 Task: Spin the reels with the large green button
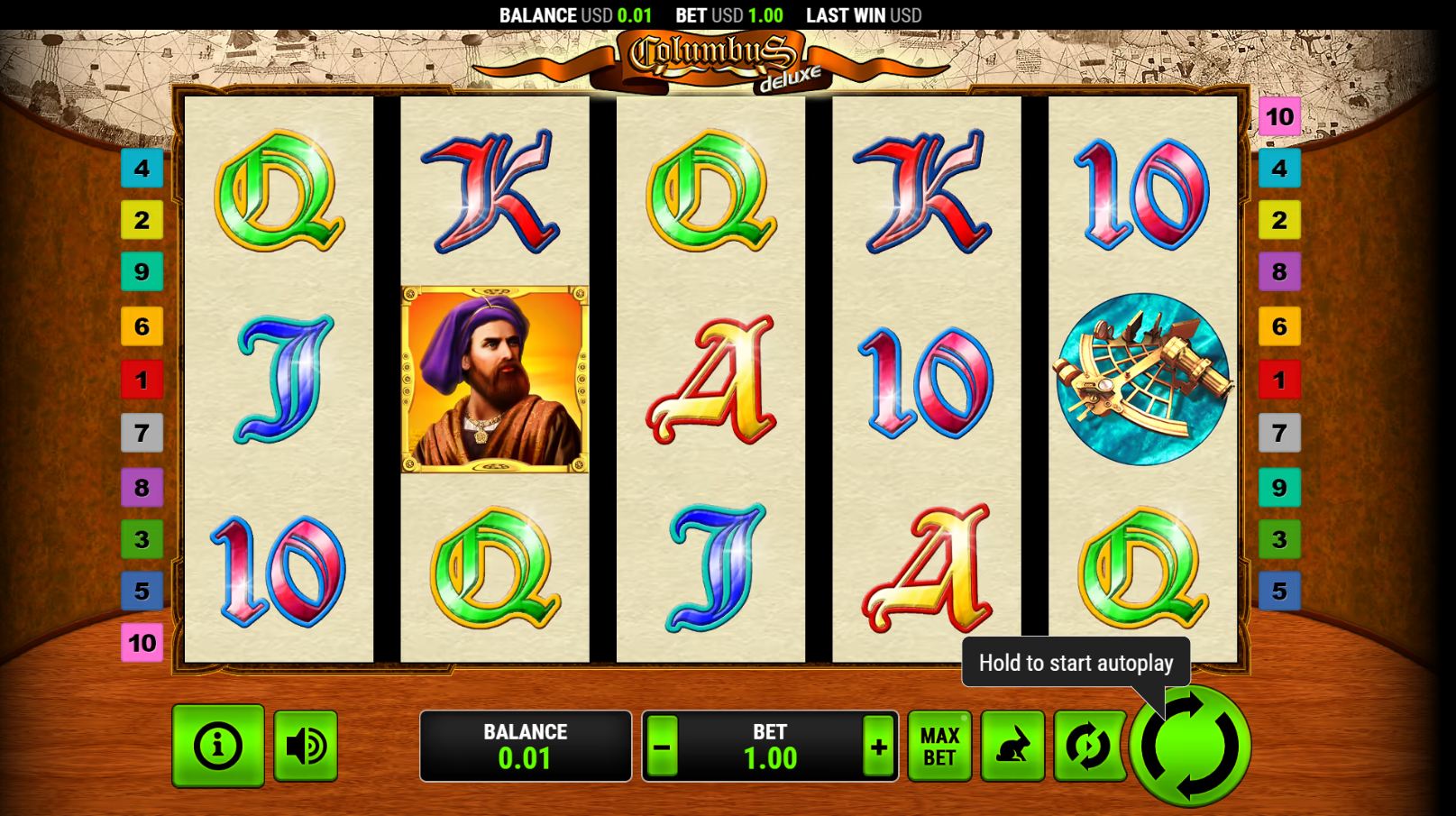(1190, 747)
